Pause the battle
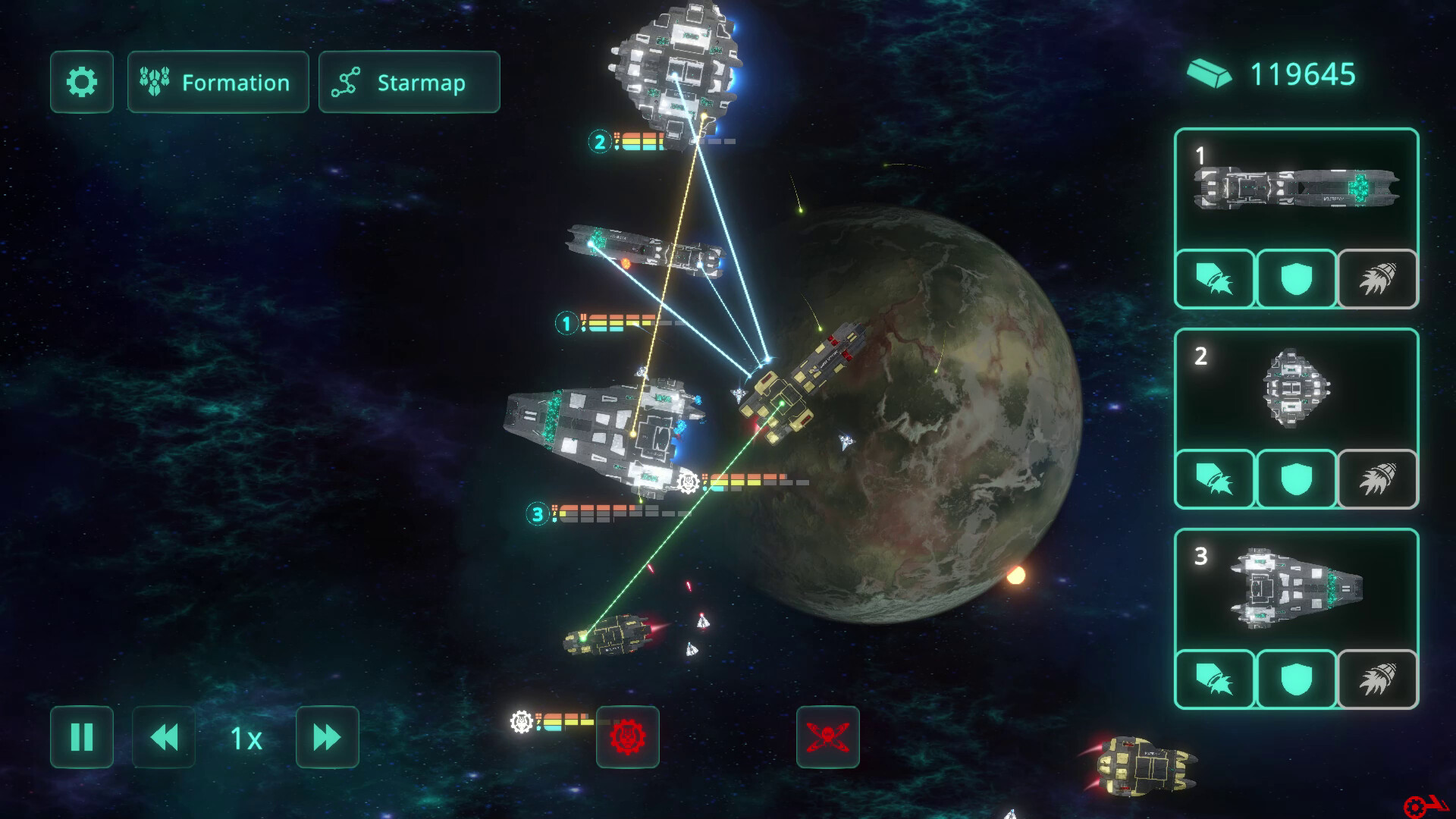Image resolution: width=1456 pixels, height=819 pixels. [81, 736]
